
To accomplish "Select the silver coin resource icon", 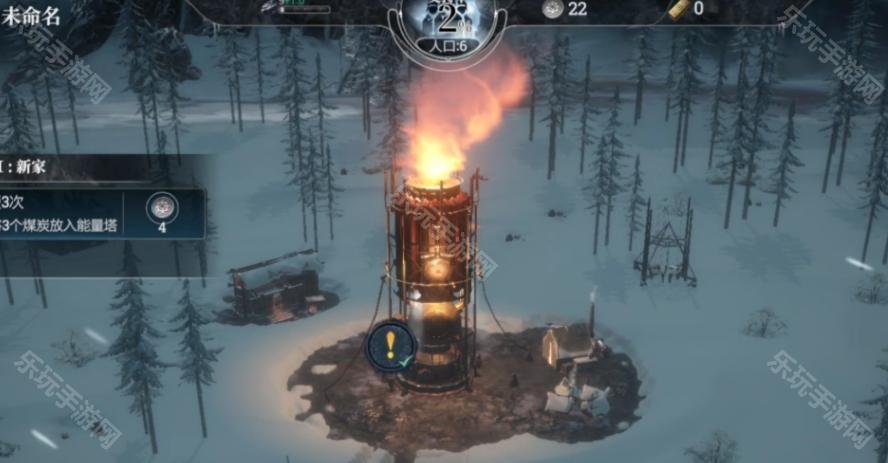I will pyautogui.click(x=552, y=9).
